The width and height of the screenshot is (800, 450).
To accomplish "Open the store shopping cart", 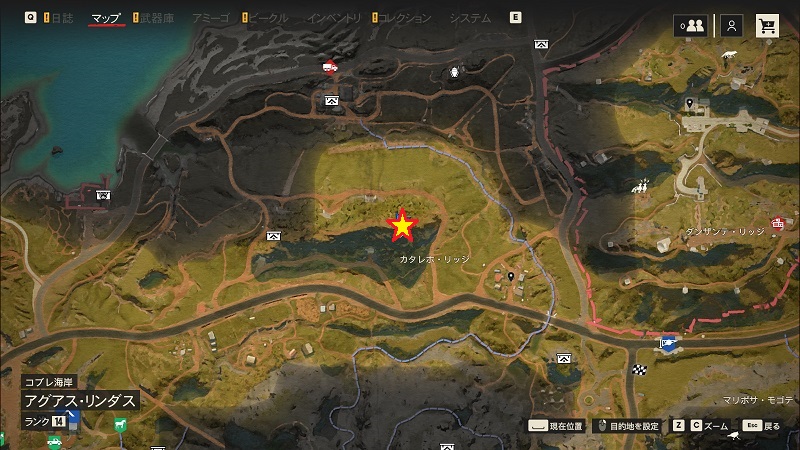I will tap(767, 27).
